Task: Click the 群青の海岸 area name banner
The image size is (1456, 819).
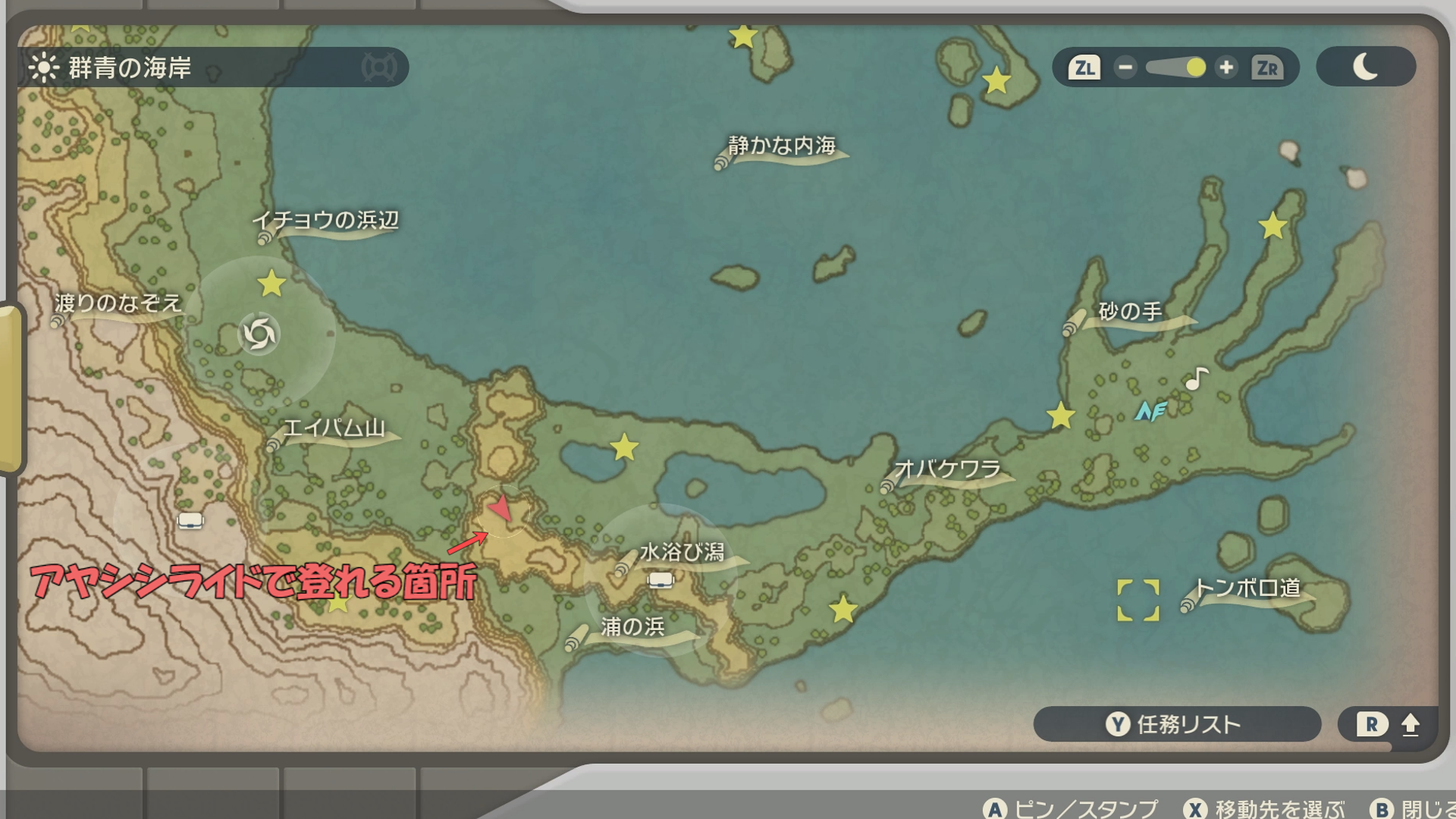Action: [x=129, y=67]
